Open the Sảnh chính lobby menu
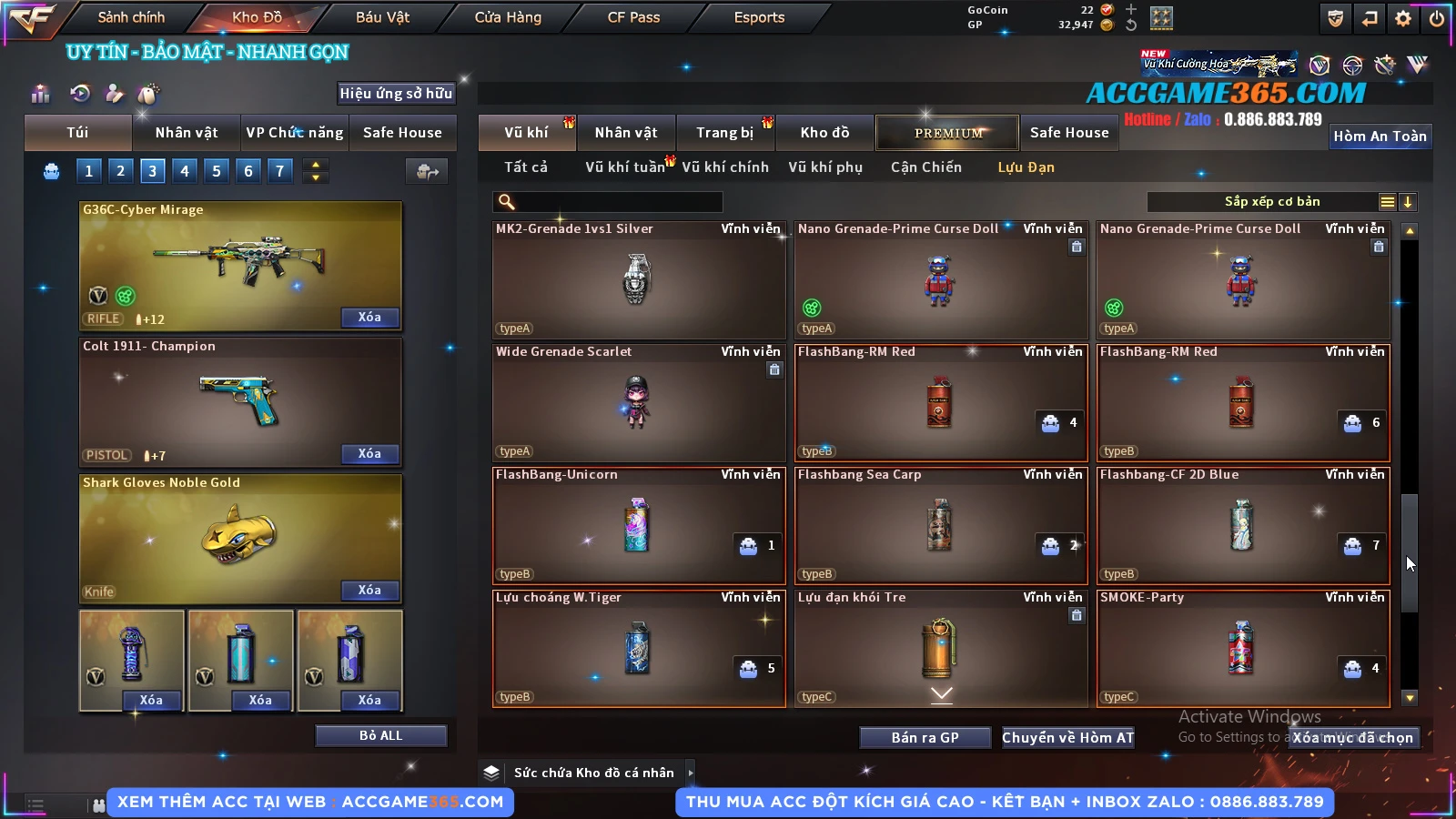The image size is (1456, 819). coord(131,17)
